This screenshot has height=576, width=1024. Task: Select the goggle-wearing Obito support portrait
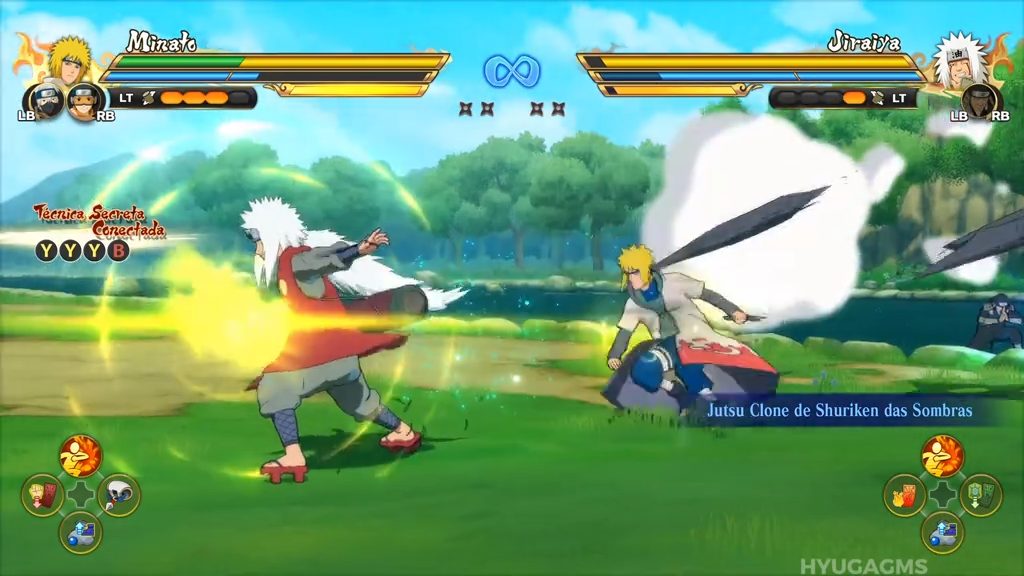click(81, 99)
